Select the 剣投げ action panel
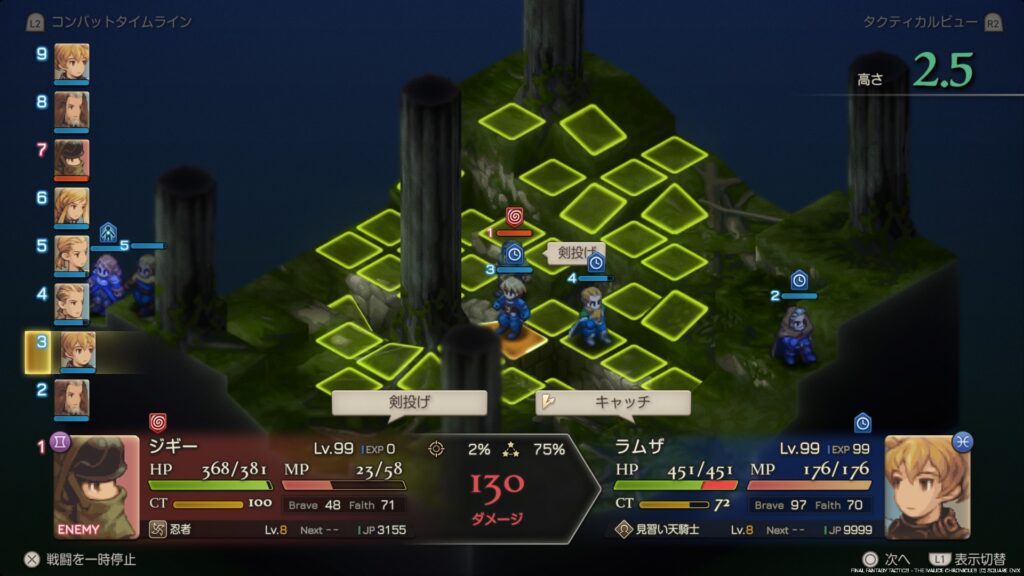 point(409,403)
